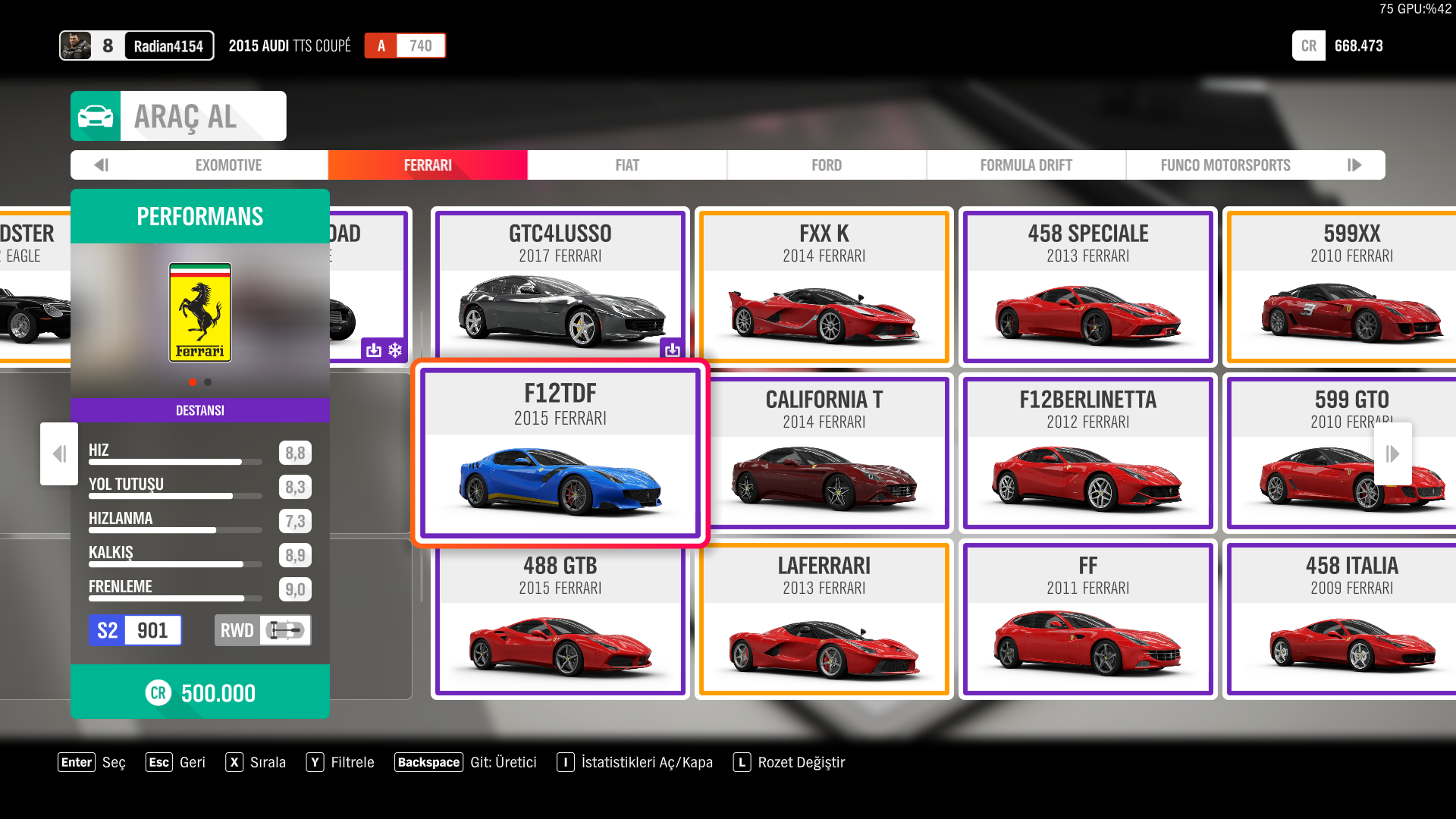
Task: Switch to Funco Motorsports tab
Action: tap(1225, 165)
